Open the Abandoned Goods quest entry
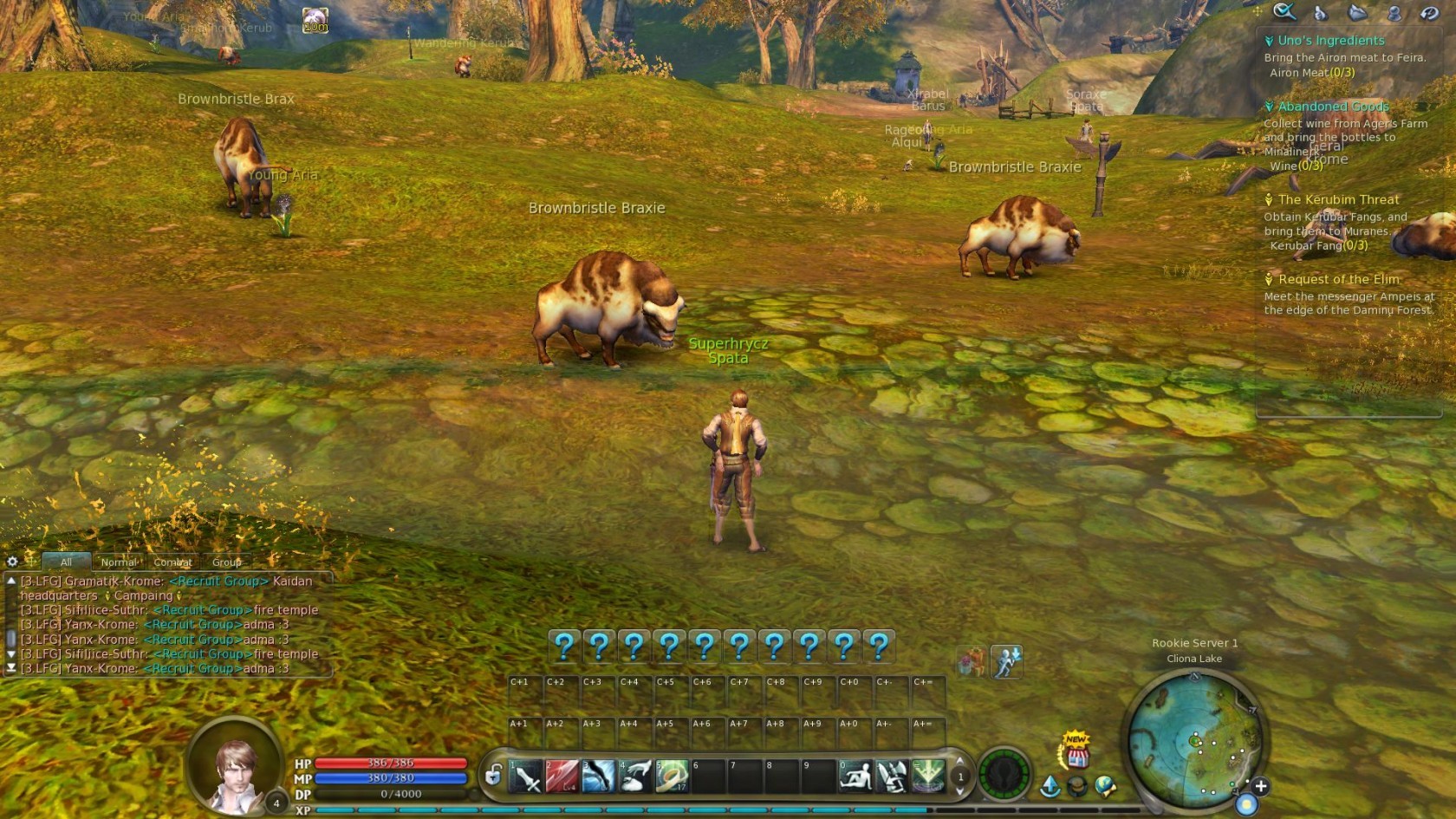 click(1333, 107)
